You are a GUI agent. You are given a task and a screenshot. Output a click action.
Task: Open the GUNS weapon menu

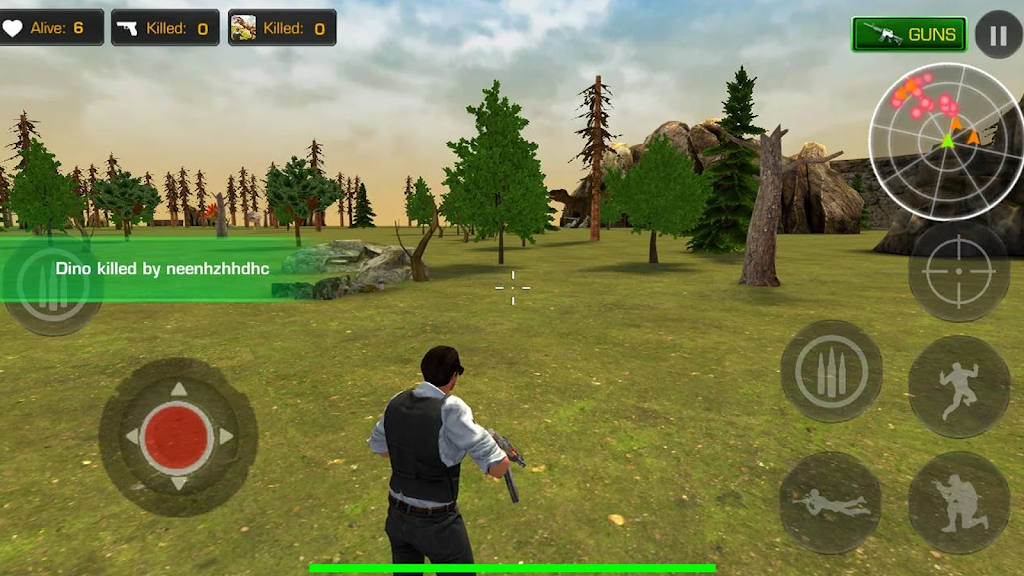[x=909, y=34]
